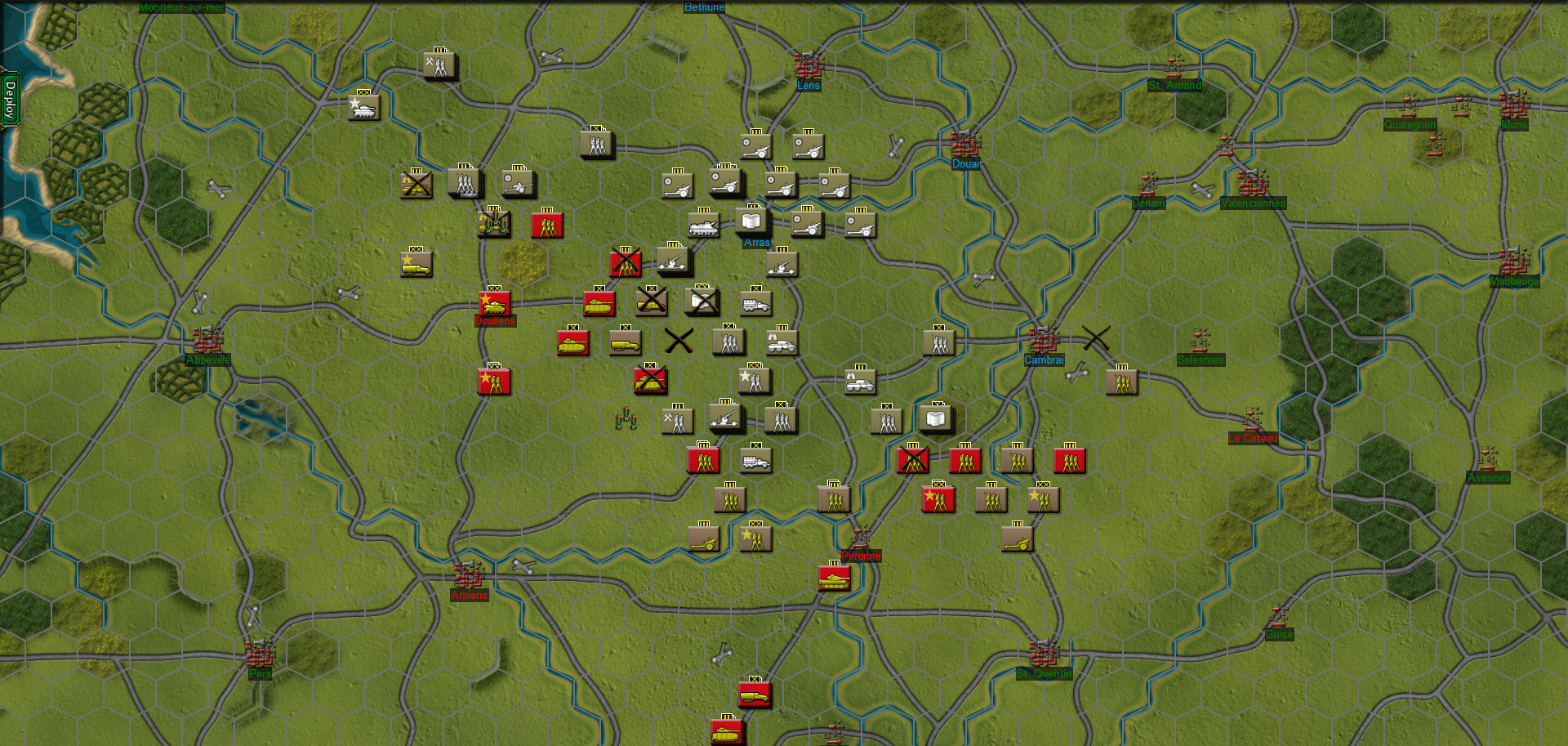Viewport: 1568px width, 746px height.
Task: Click the Peronne city label
Action: pos(860,556)
